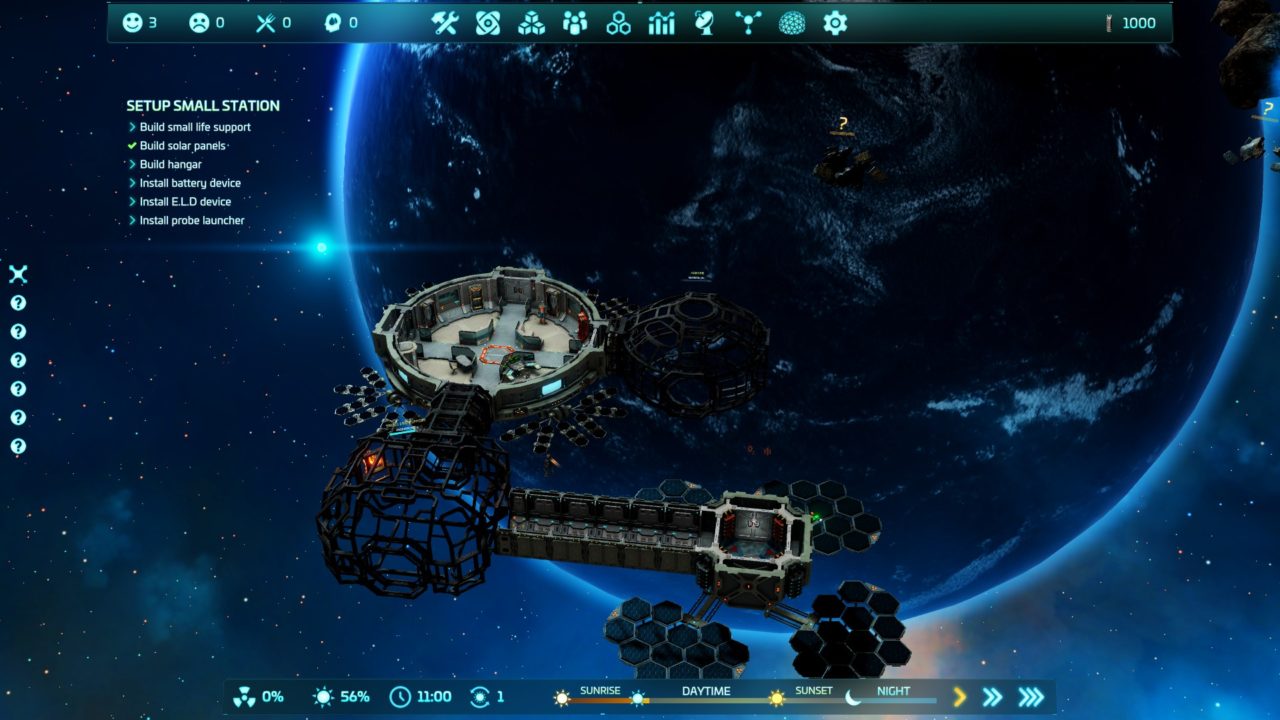1280x720 pixels.
Task: Select the 'Build small life support' objective
Action: 195,127
